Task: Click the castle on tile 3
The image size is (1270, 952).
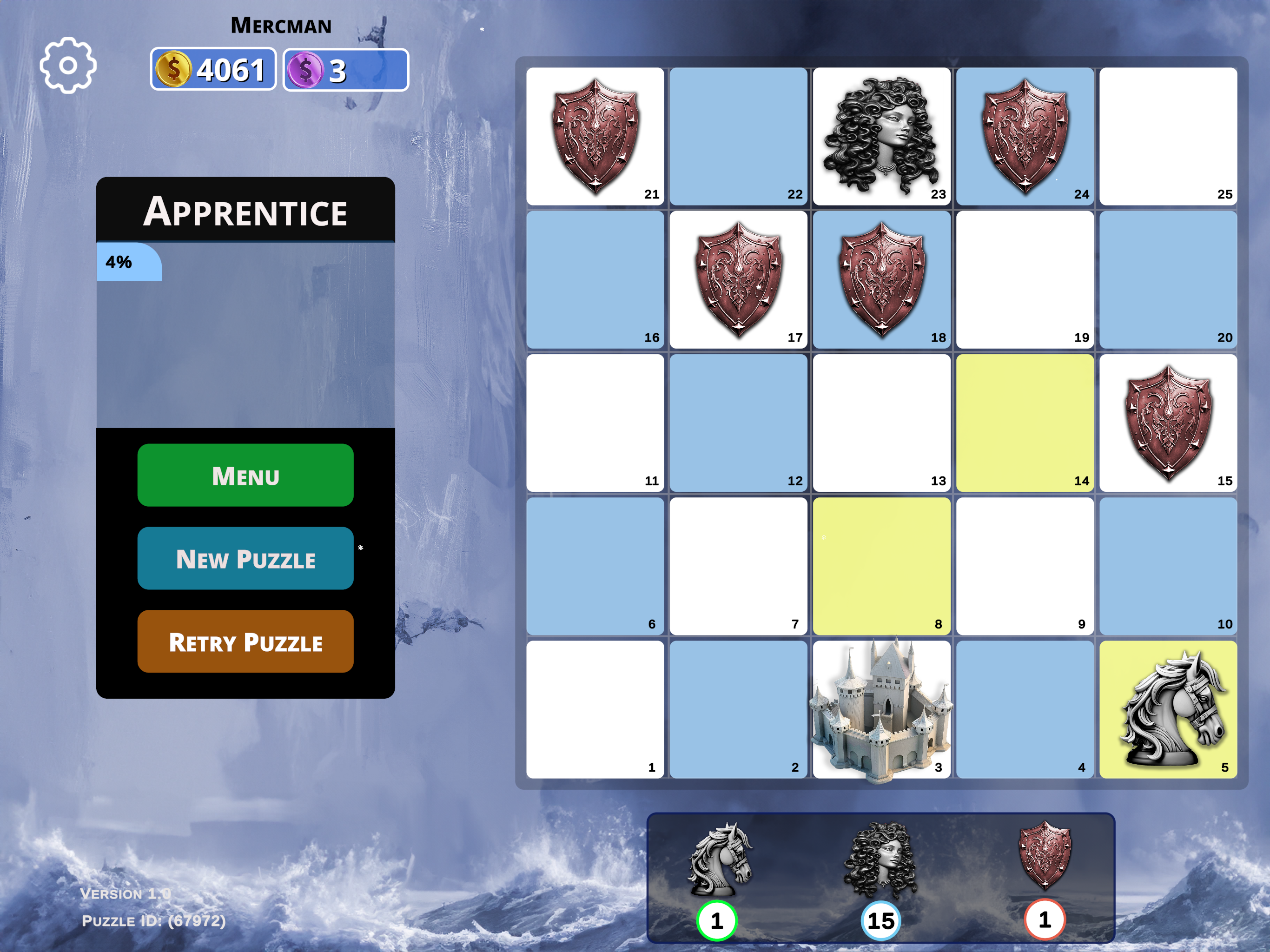Action: click(x=881, y=711)
